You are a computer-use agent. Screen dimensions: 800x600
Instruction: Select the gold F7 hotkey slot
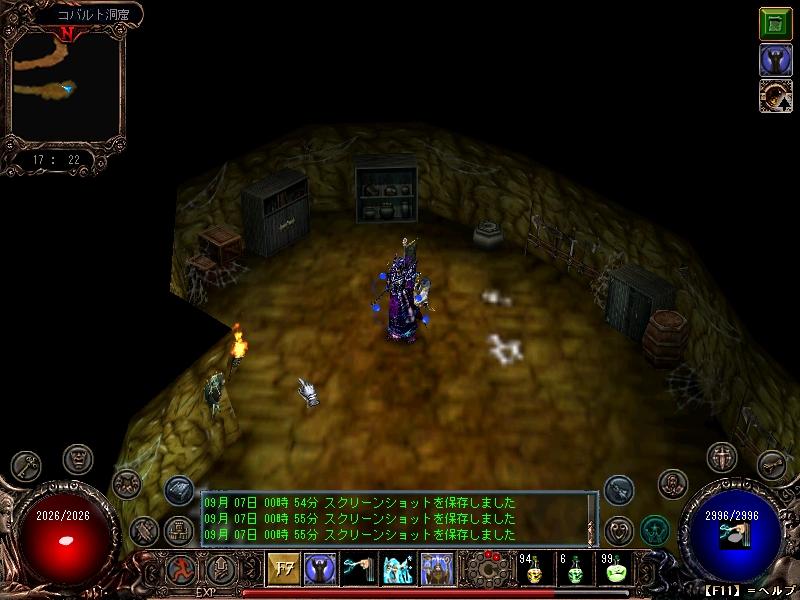click(281, 569)
